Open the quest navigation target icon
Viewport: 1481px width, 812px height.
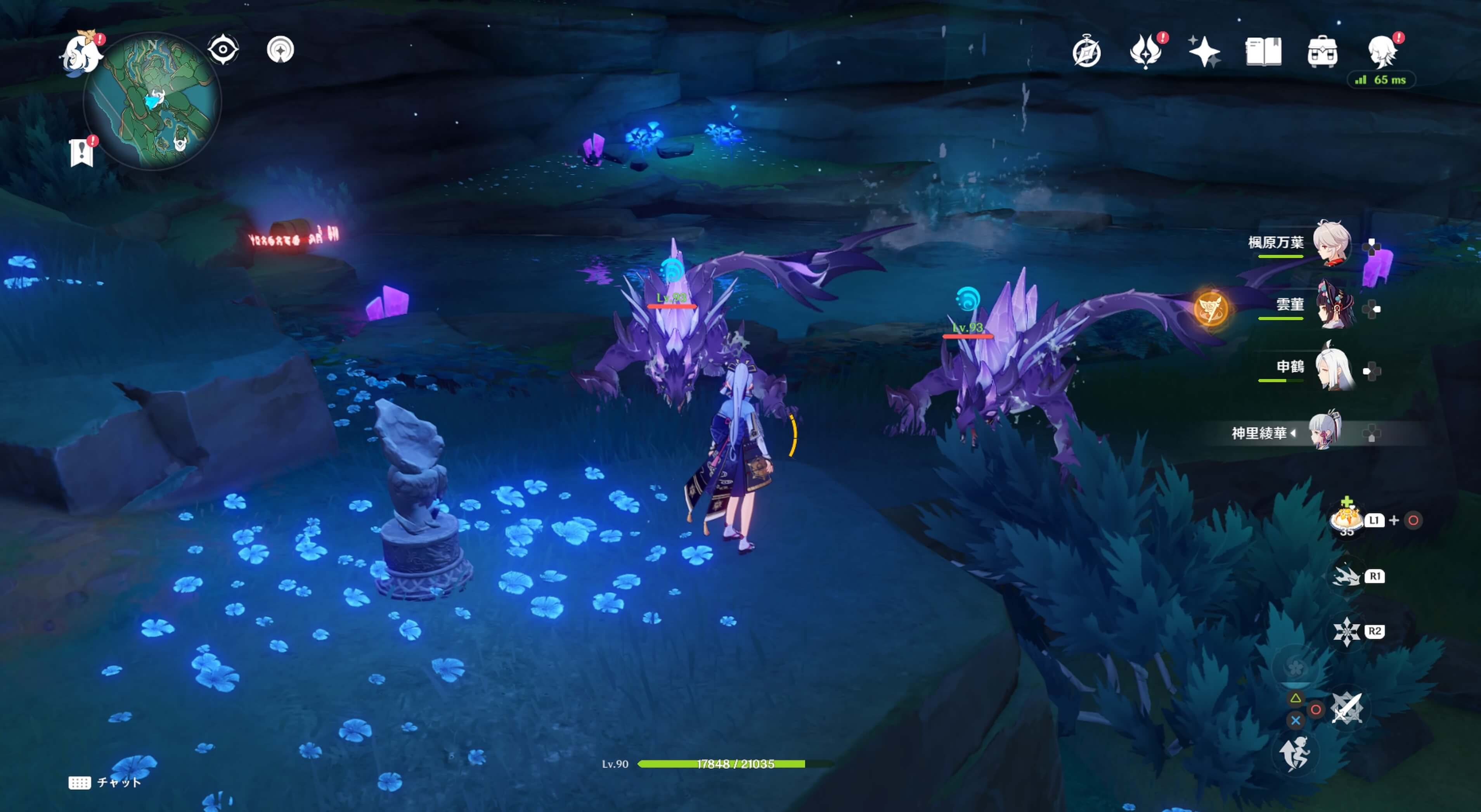tap(281, 50)
